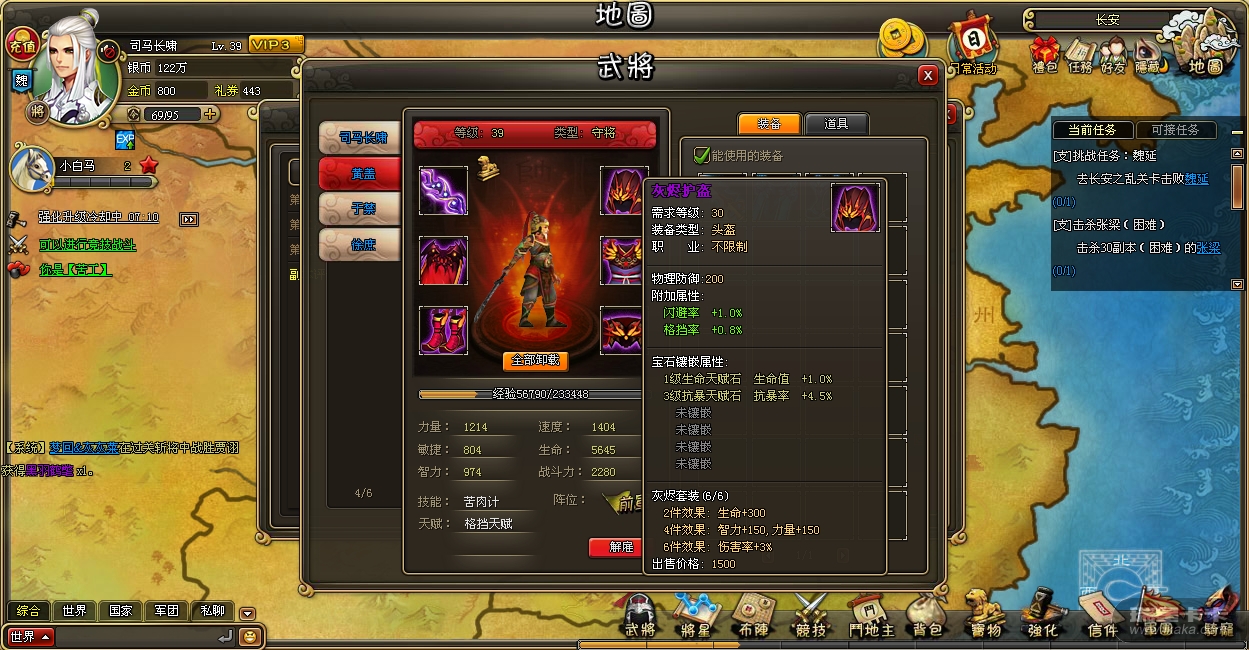Open the 禮包 gift pack icon
The image size is (1249, 650).
pos(1044,55)
